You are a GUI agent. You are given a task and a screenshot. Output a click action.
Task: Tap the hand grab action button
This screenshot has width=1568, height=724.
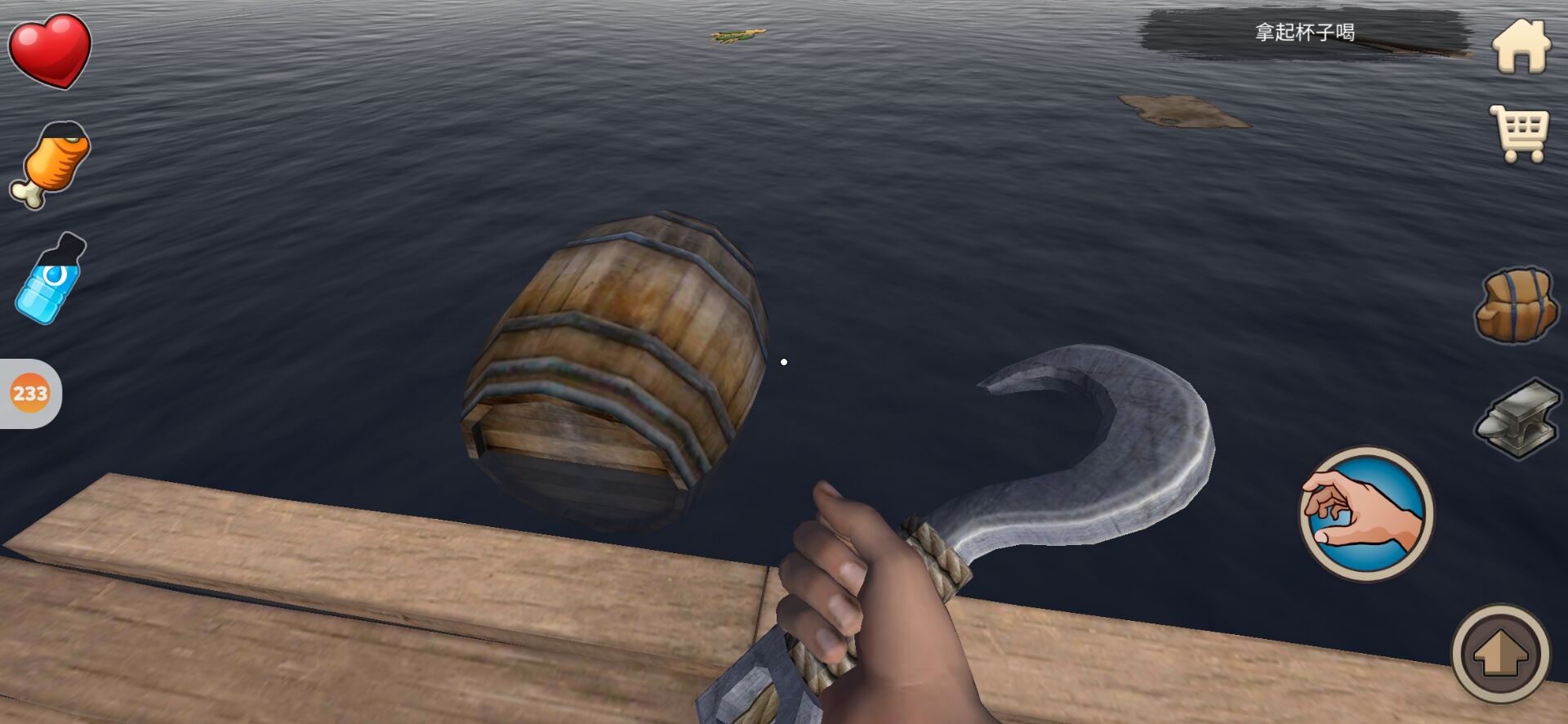pos(1365,513)
